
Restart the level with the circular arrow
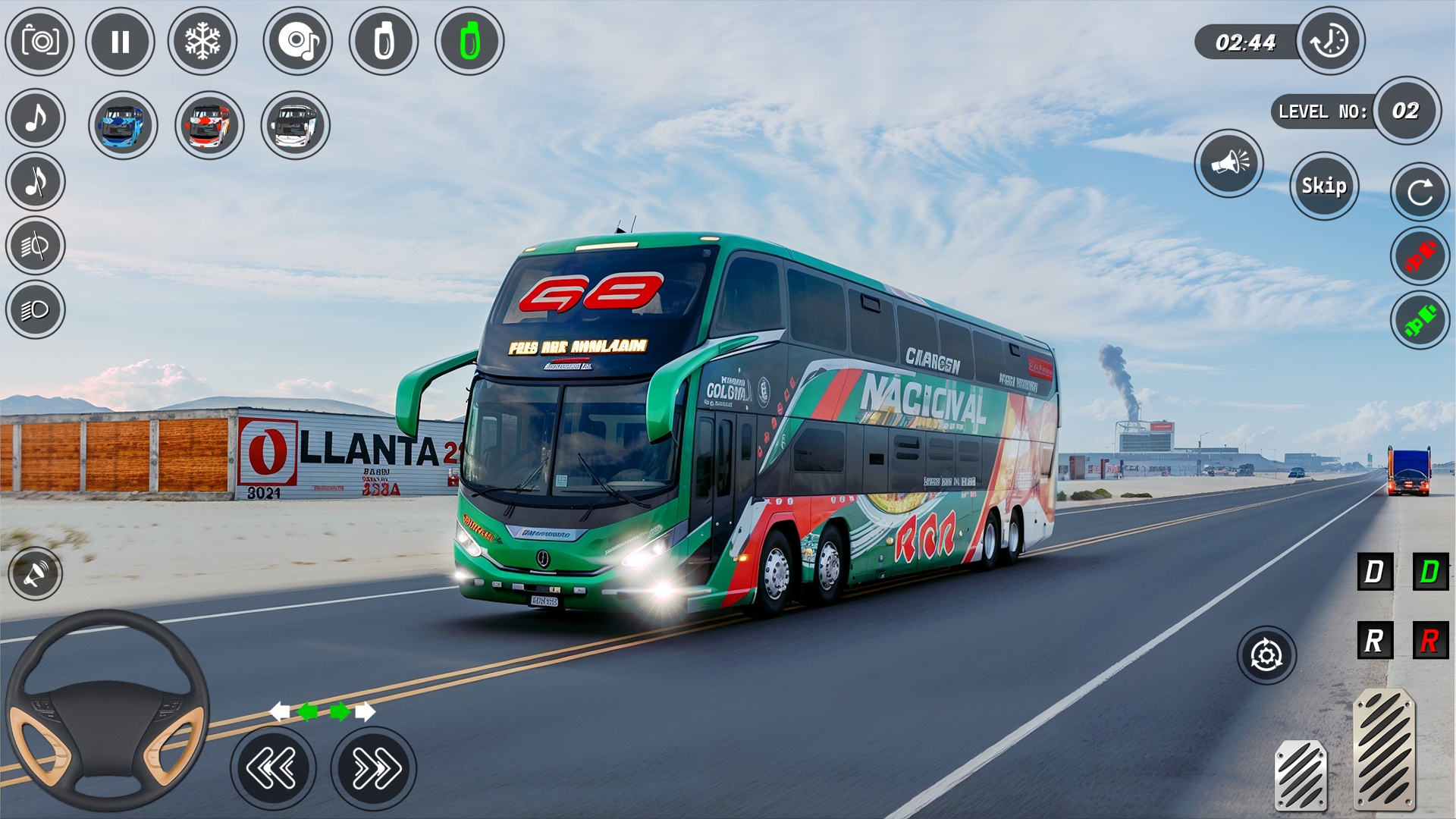1420,192
